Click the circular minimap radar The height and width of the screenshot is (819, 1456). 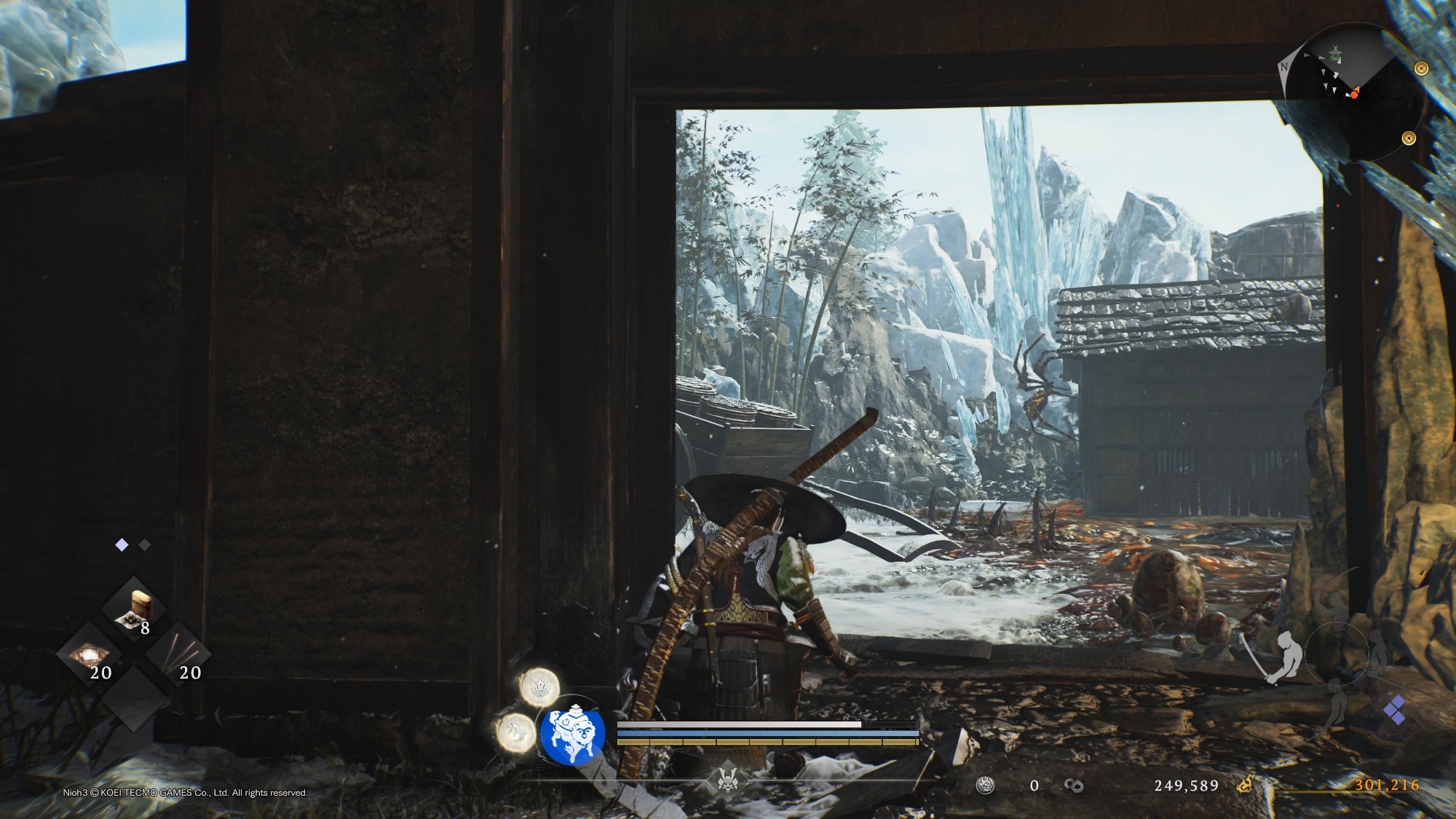(x=1353, y=92)
